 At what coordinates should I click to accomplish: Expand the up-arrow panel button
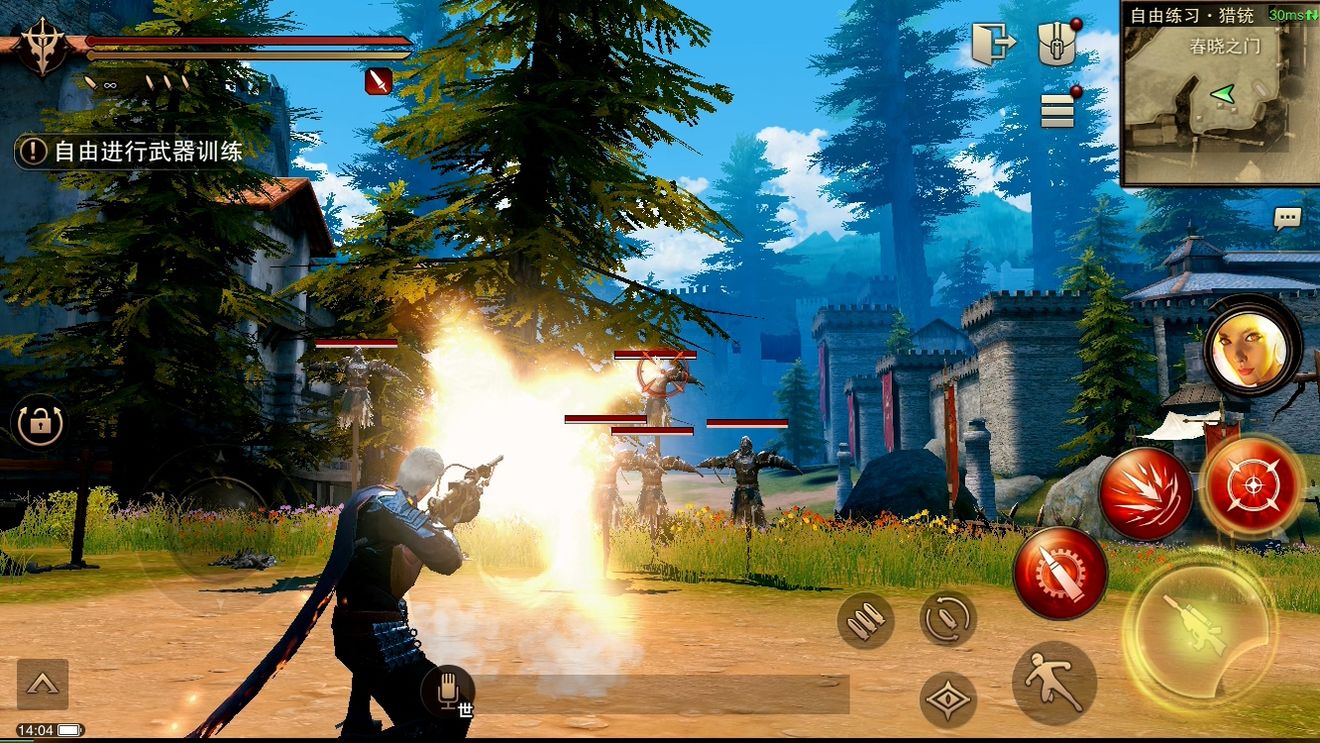tap(42, 684)
